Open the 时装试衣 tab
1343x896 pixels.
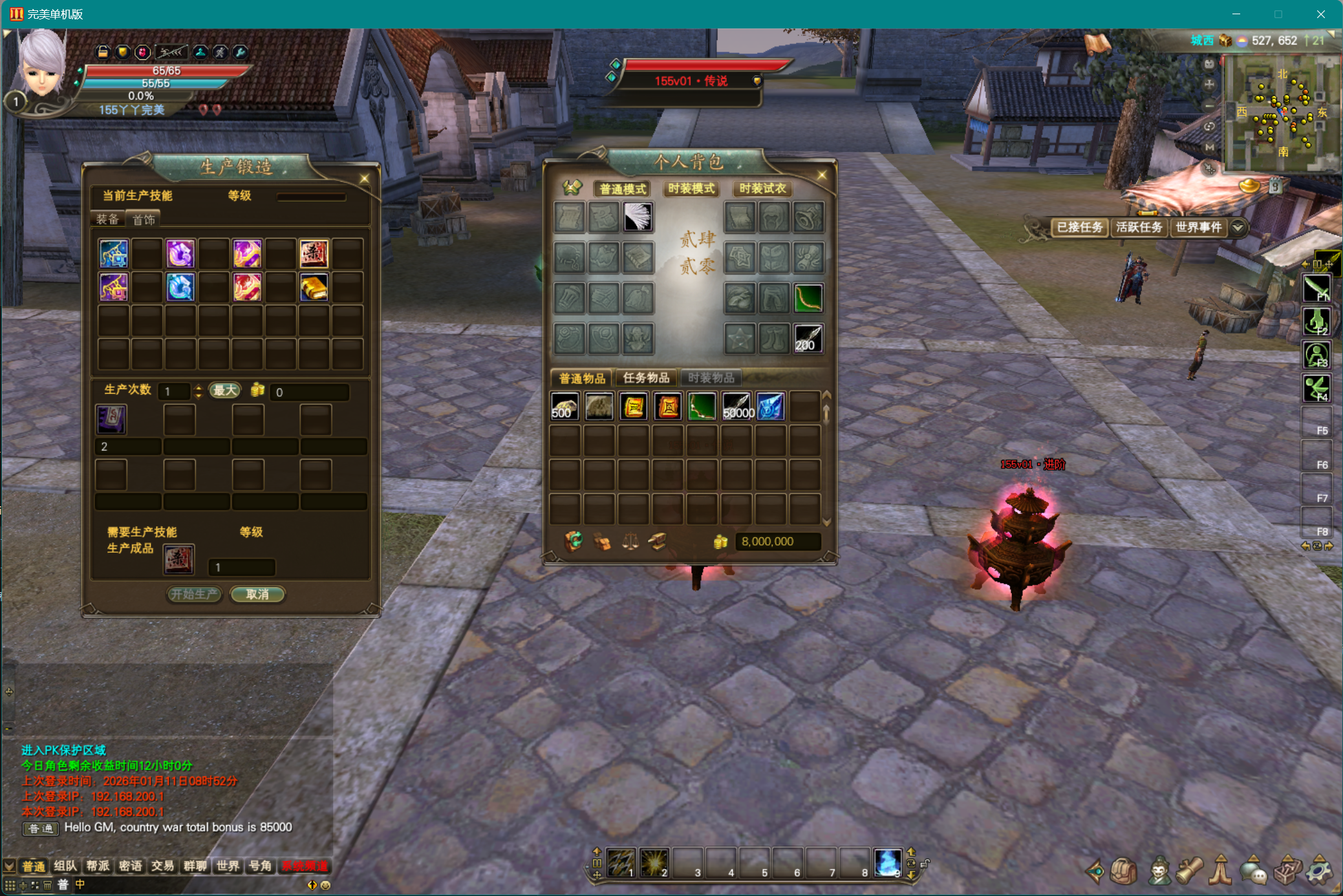pyautogui.click(x=762, y=189)
